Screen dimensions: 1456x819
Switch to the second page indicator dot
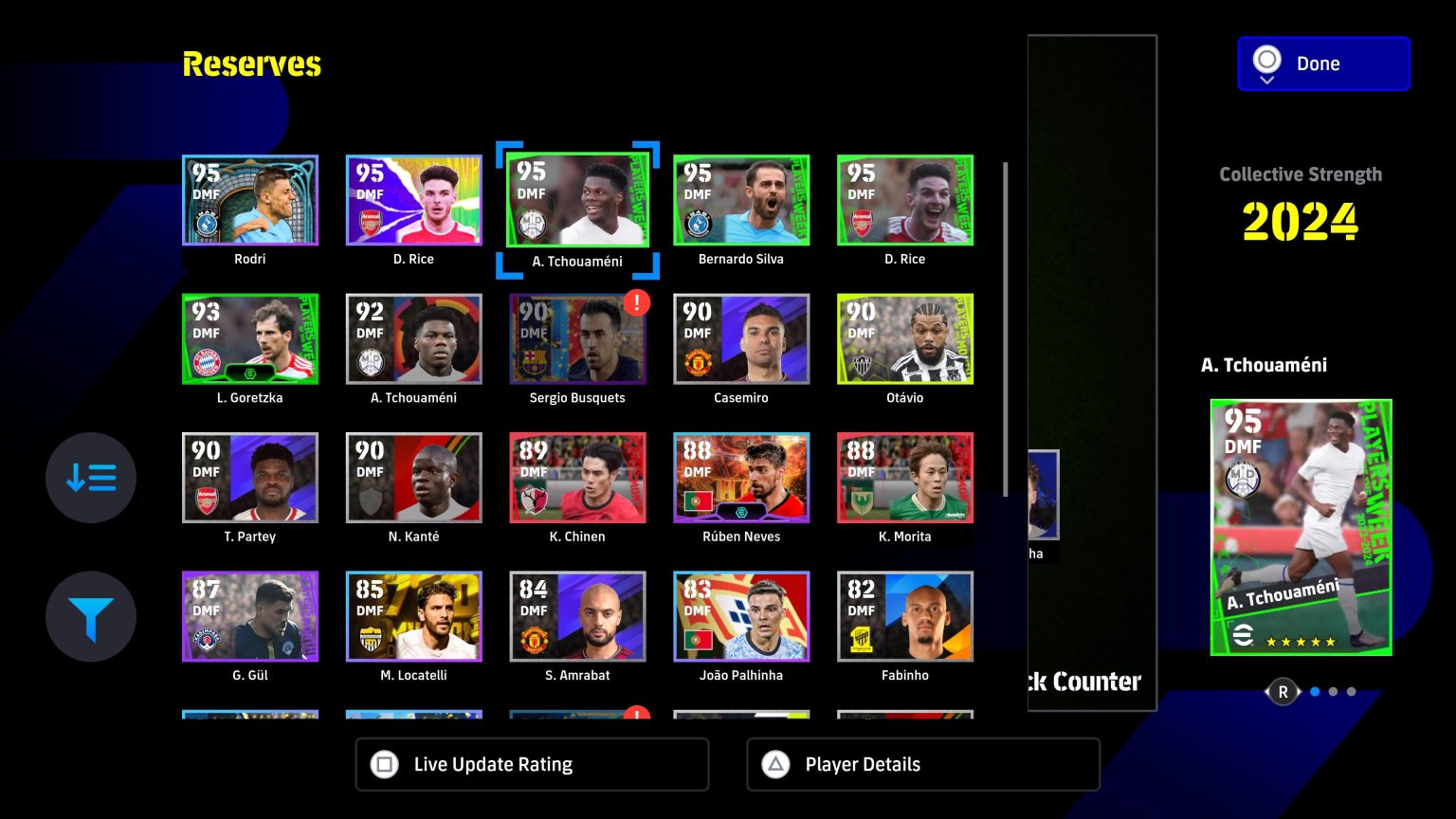tap(1335, 692)
